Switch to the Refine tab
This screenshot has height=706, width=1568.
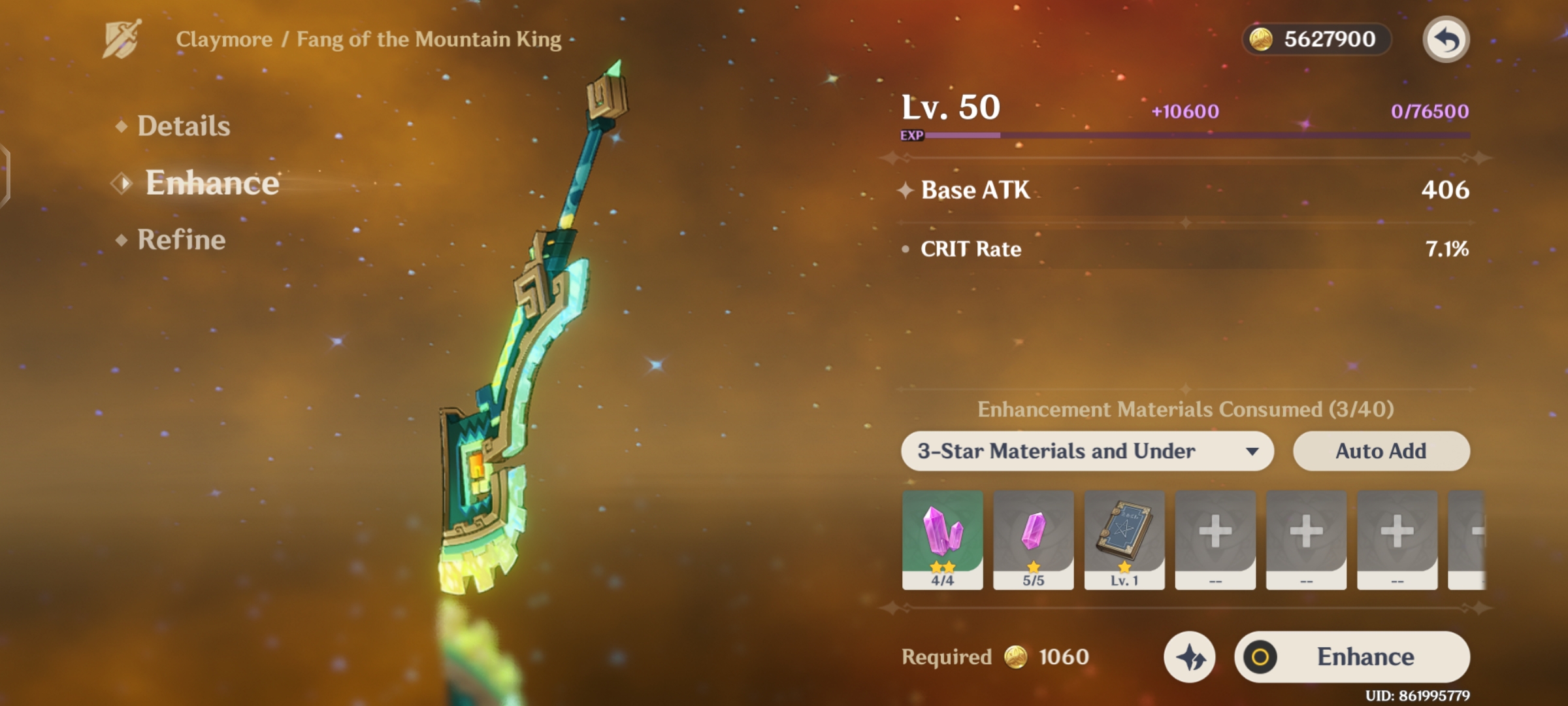point(181,240)
